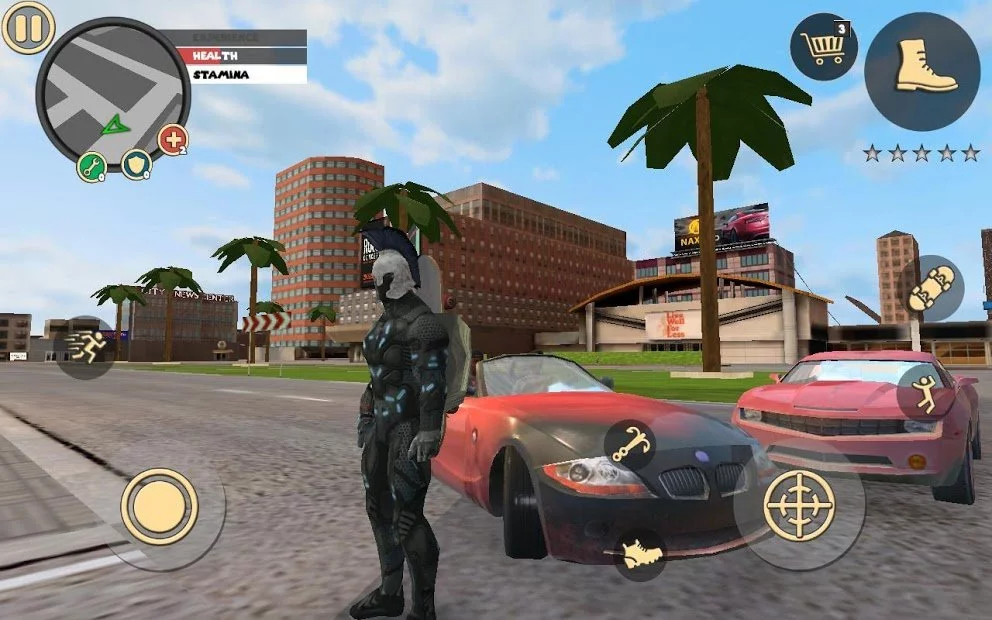Pause the game with the pause button

point(28,28)
